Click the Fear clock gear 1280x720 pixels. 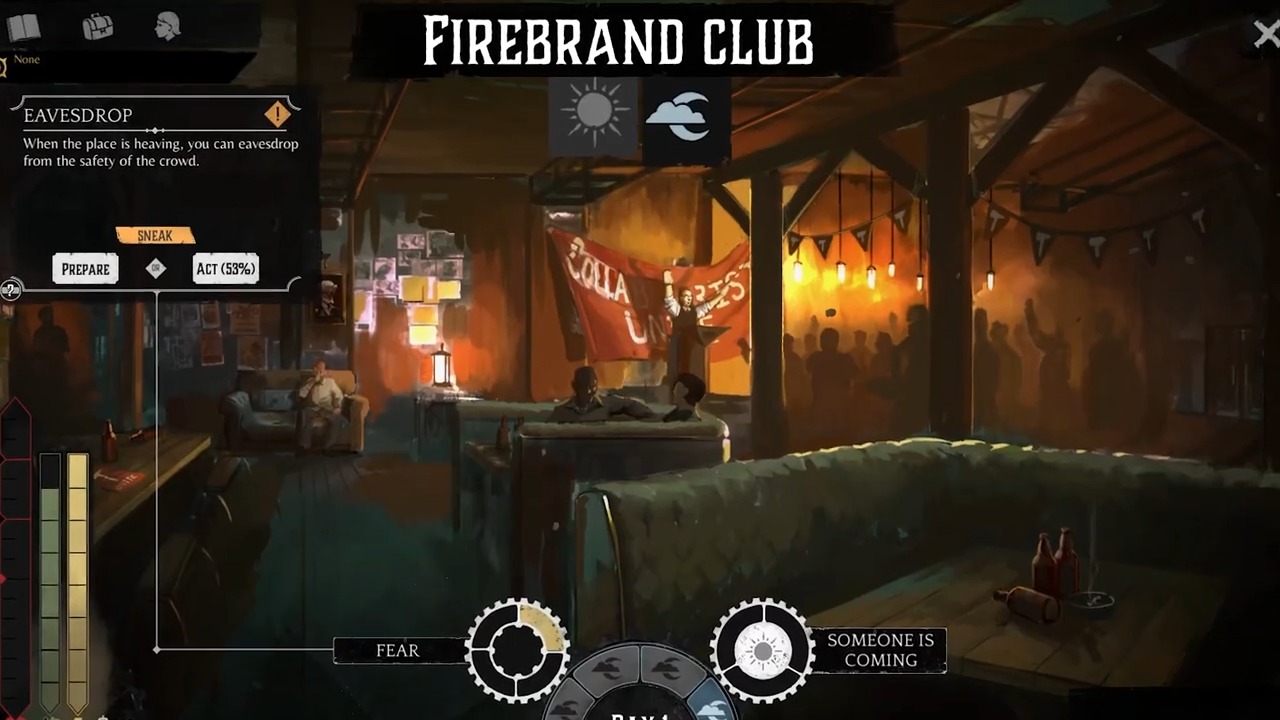pyautogui.click(x=517, y=650)
